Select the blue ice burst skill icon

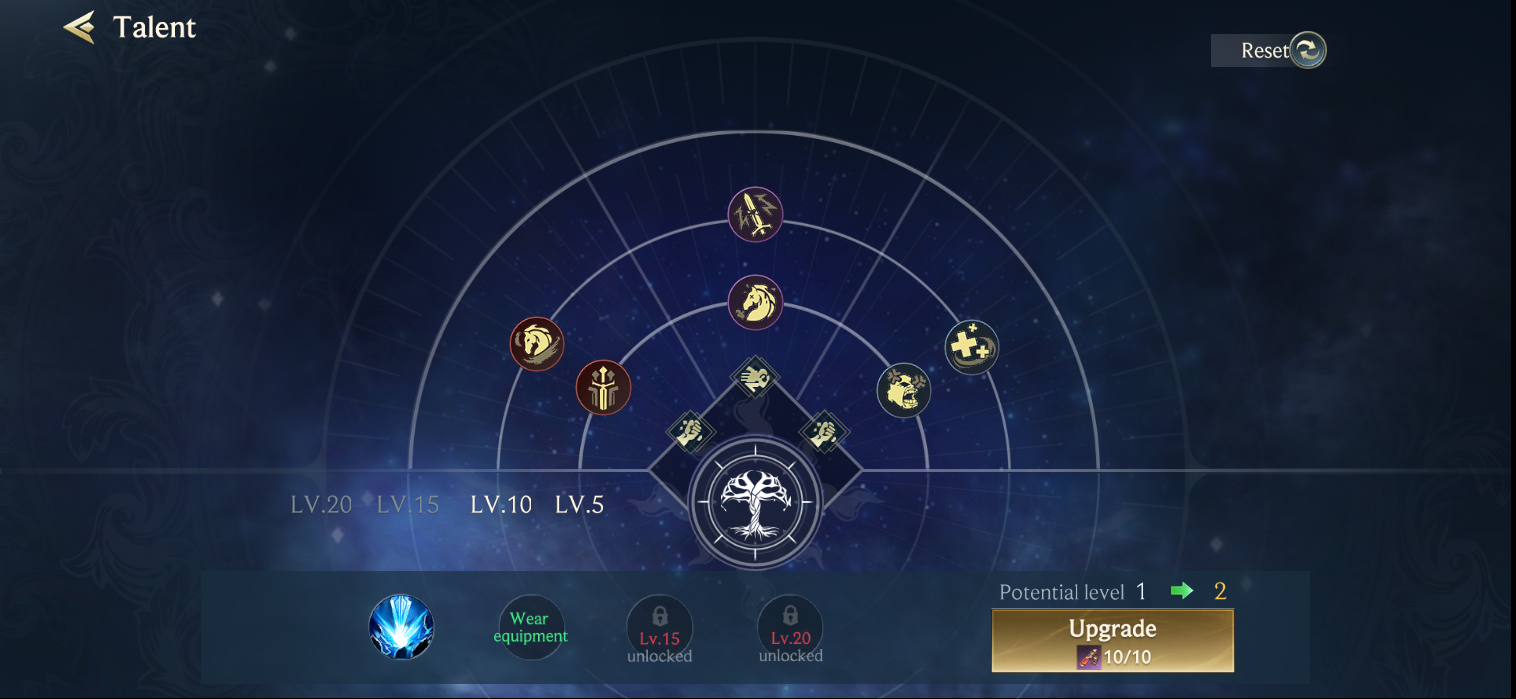click(401, 627)
